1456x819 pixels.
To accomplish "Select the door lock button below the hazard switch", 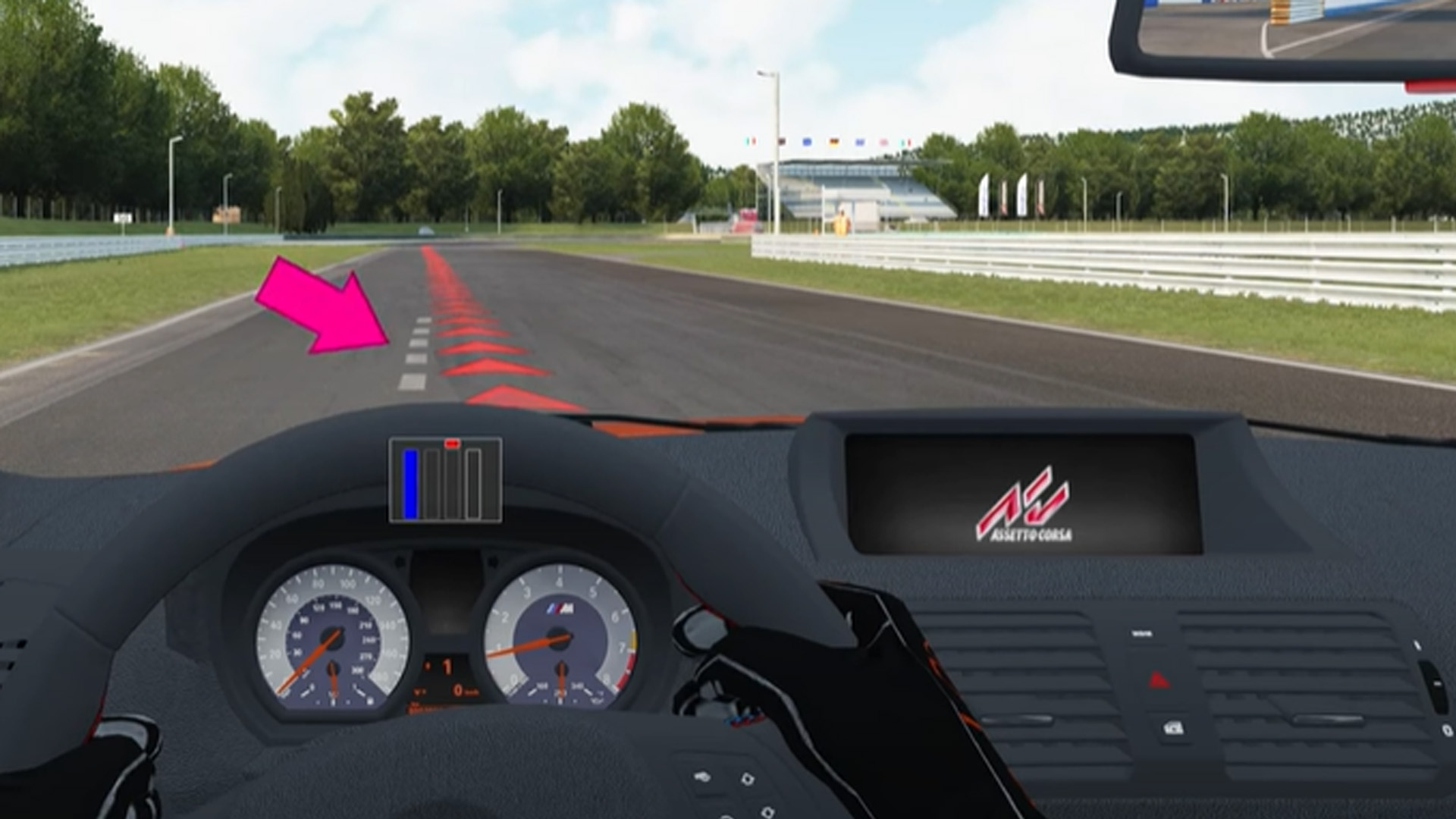I will tap(1173, 728).
